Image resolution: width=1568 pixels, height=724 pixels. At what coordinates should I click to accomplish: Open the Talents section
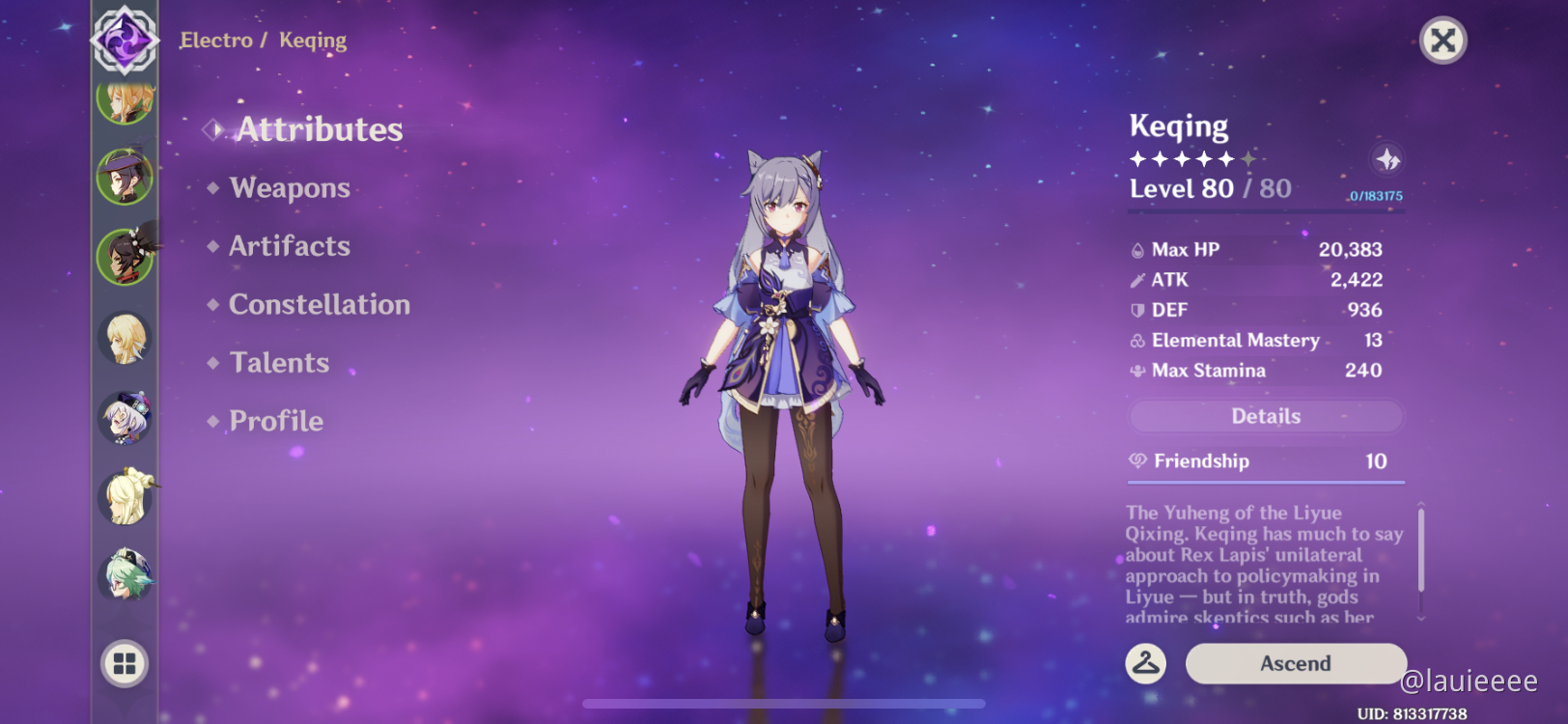point(279,363)
